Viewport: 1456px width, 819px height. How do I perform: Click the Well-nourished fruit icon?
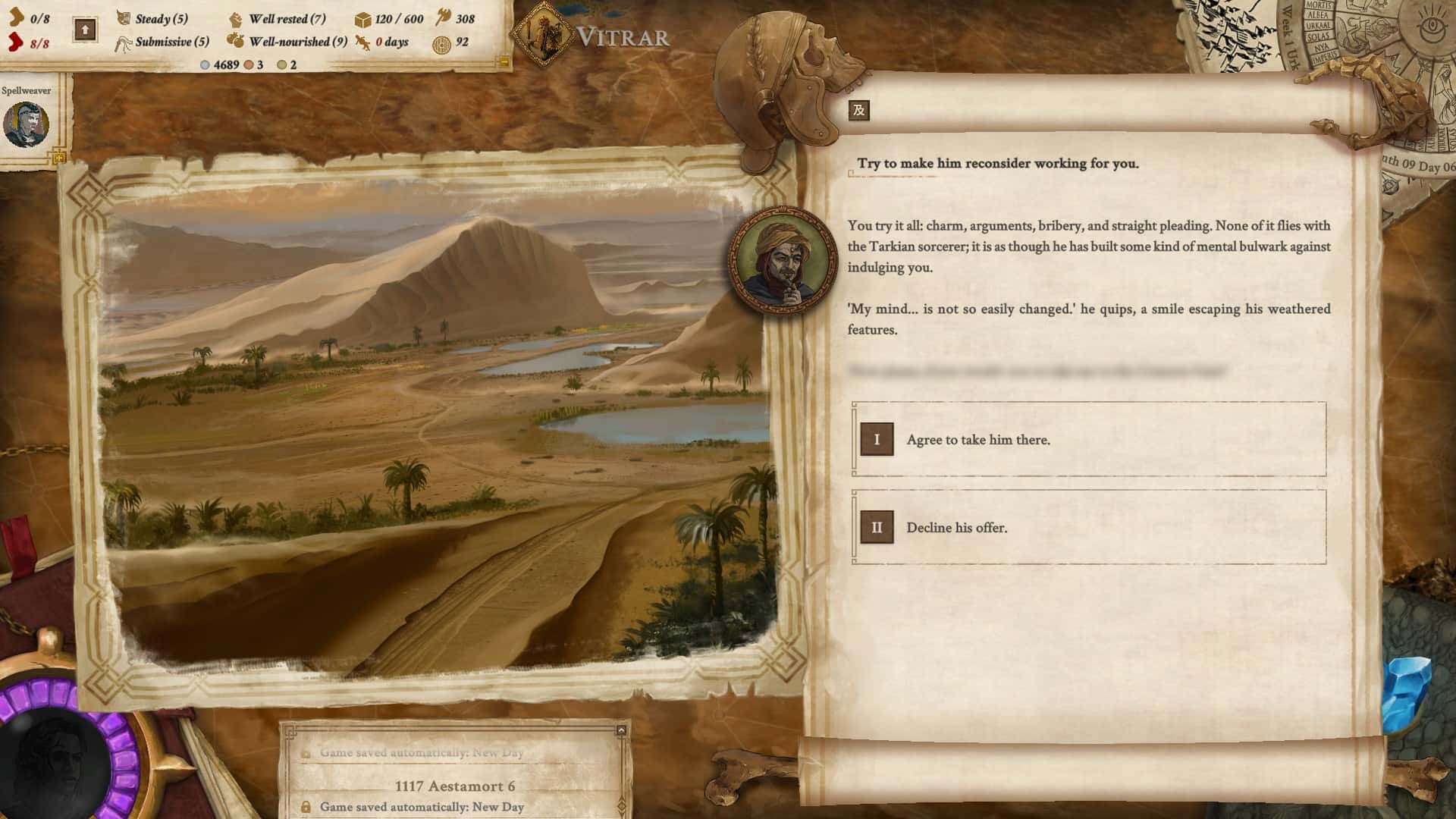(x=234, y=42)
